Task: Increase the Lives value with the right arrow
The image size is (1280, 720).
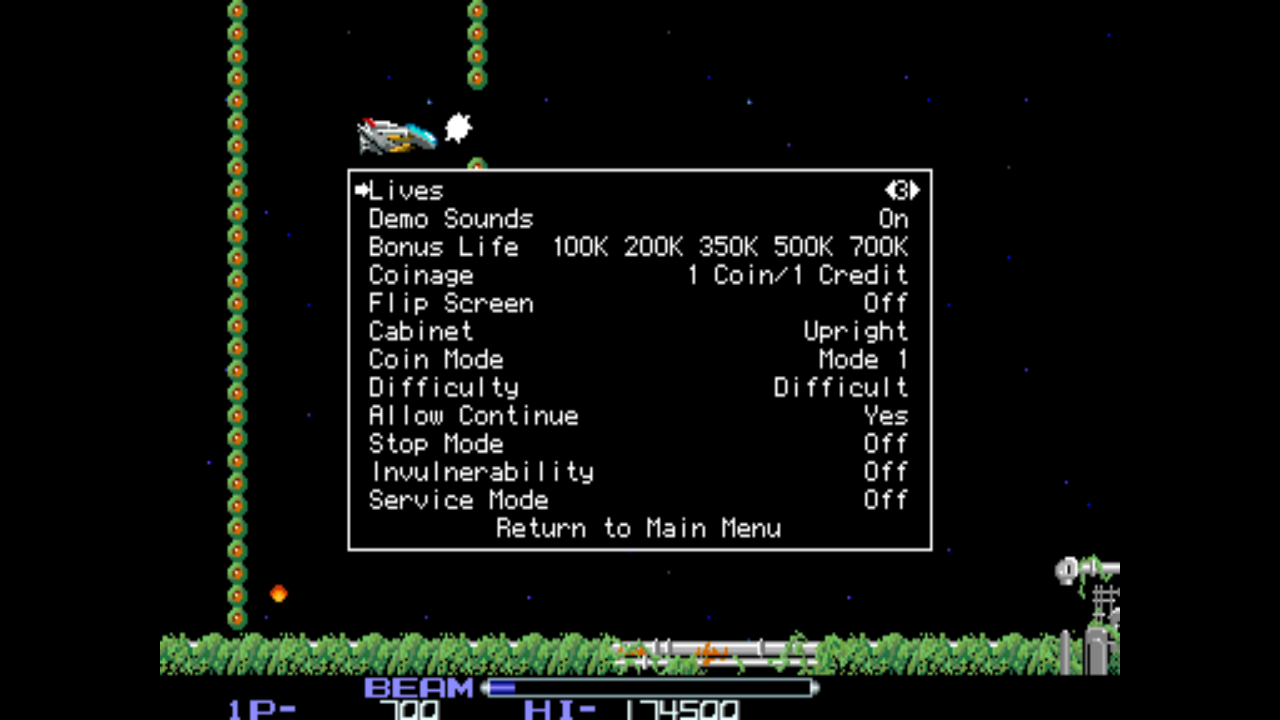Action: pyautogui.click(x=915, y=190)
